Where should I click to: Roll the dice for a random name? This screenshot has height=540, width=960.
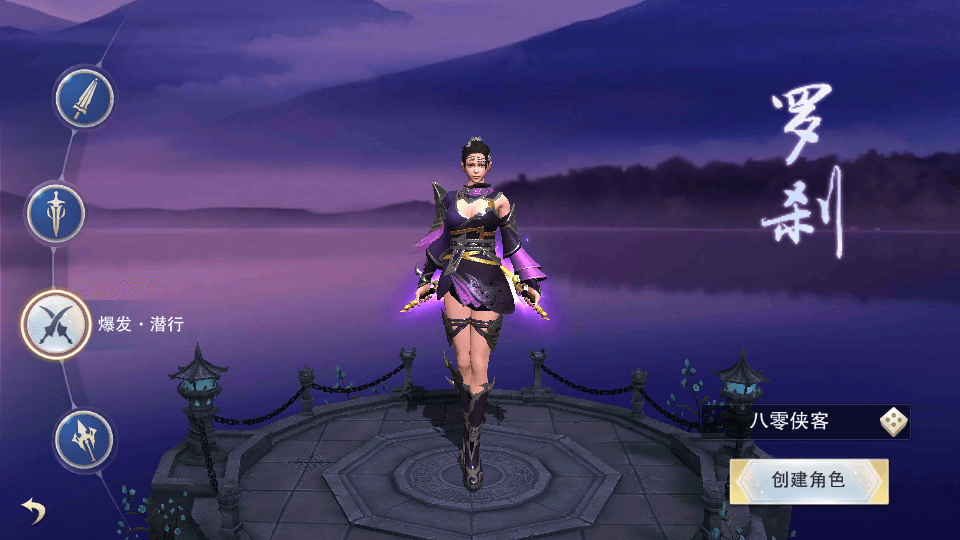tap(893, 422)
